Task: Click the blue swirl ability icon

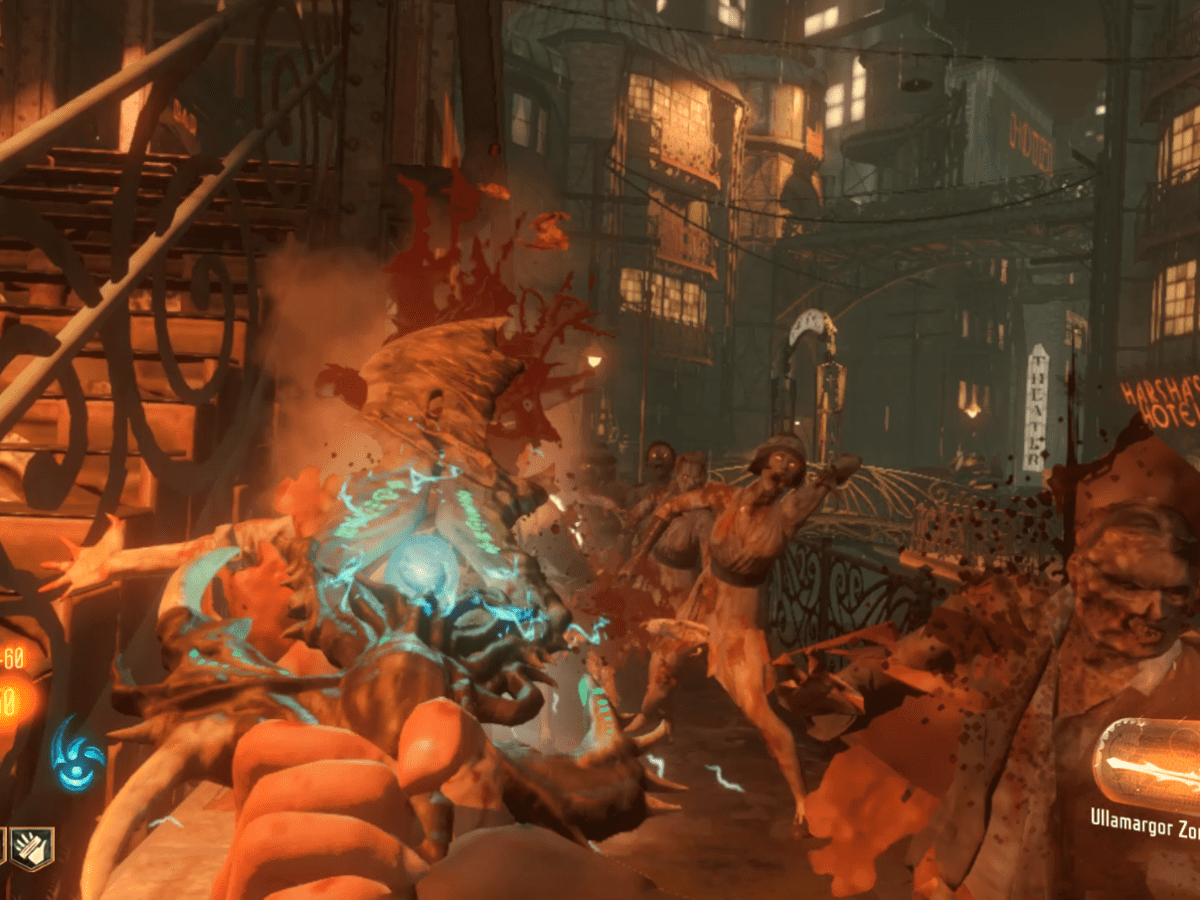Action: [x=77, y=752]
